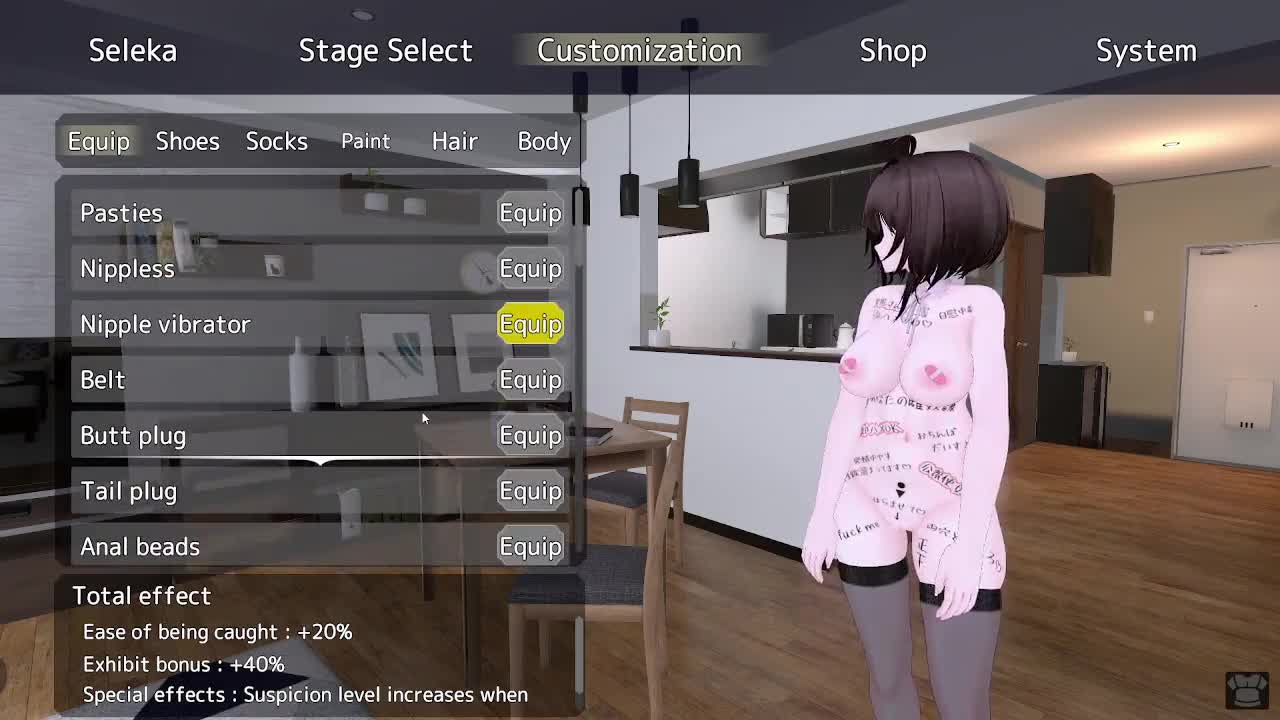Switch to the Body tab
Screen dimensions: 1280x720
coord(544,141)
